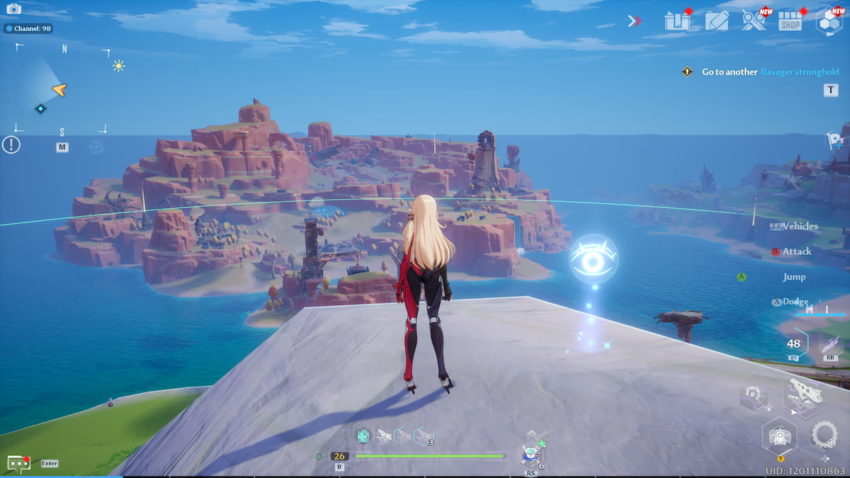Open the crossed tools icon marked NEW
The height and width of the screenshot is (478, 850).
(753, 21)
